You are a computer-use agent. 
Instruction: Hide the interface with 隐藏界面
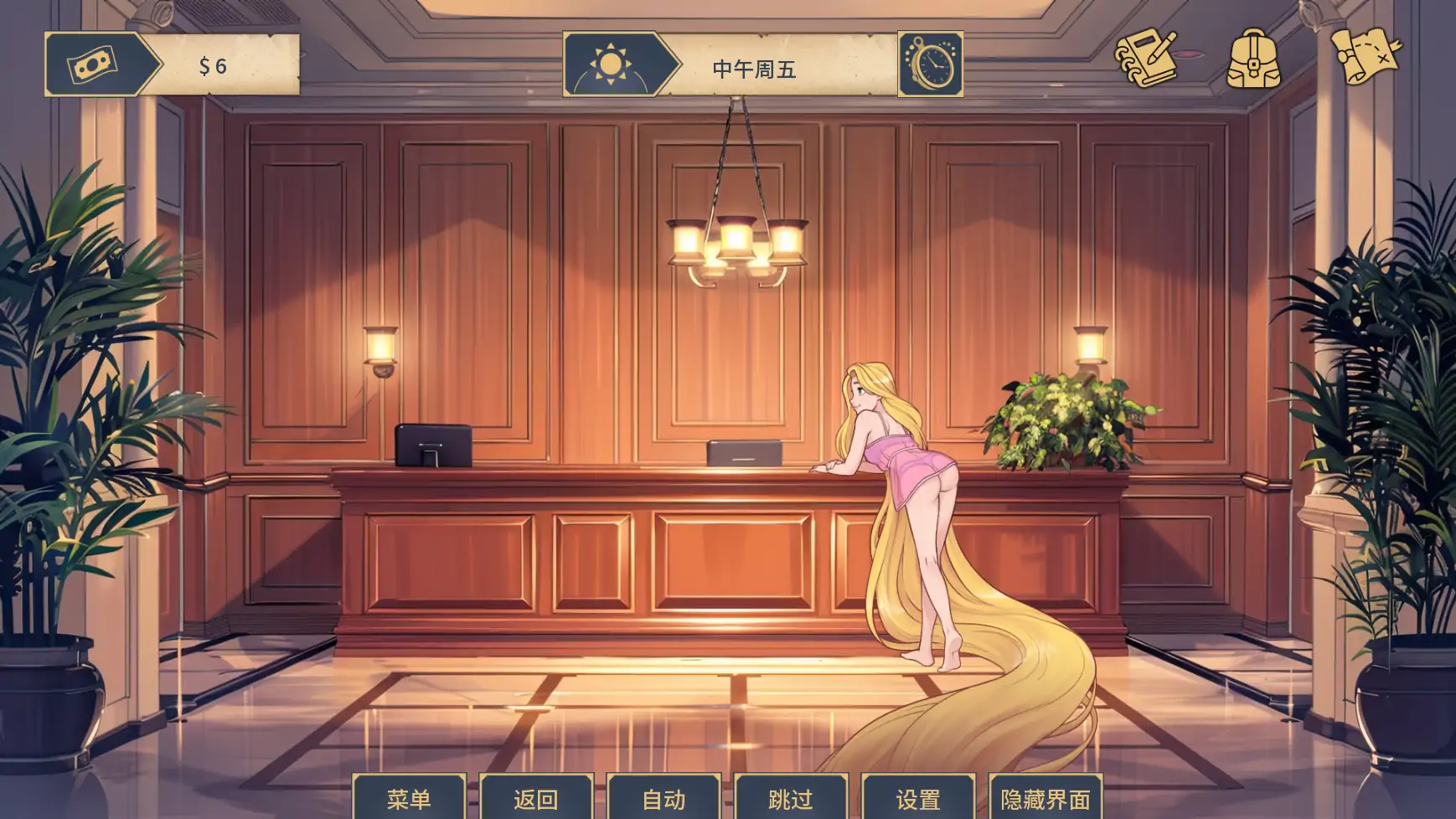[x=1046, y=798]
